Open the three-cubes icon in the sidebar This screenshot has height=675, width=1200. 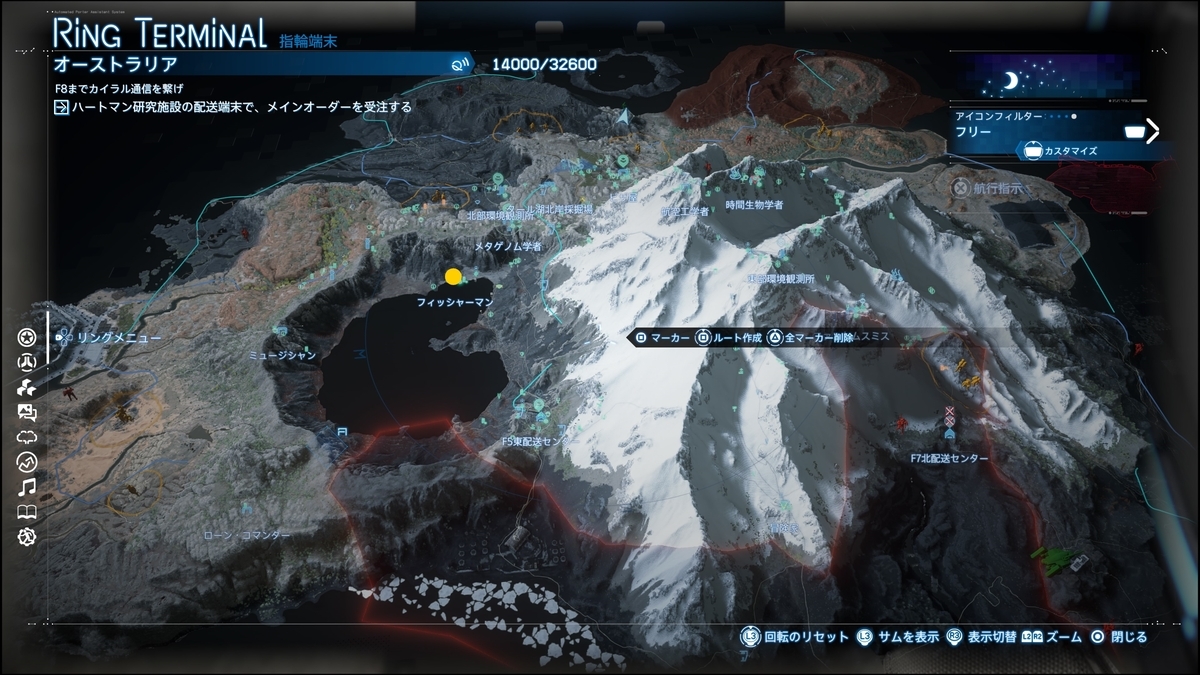click(27, 387)
